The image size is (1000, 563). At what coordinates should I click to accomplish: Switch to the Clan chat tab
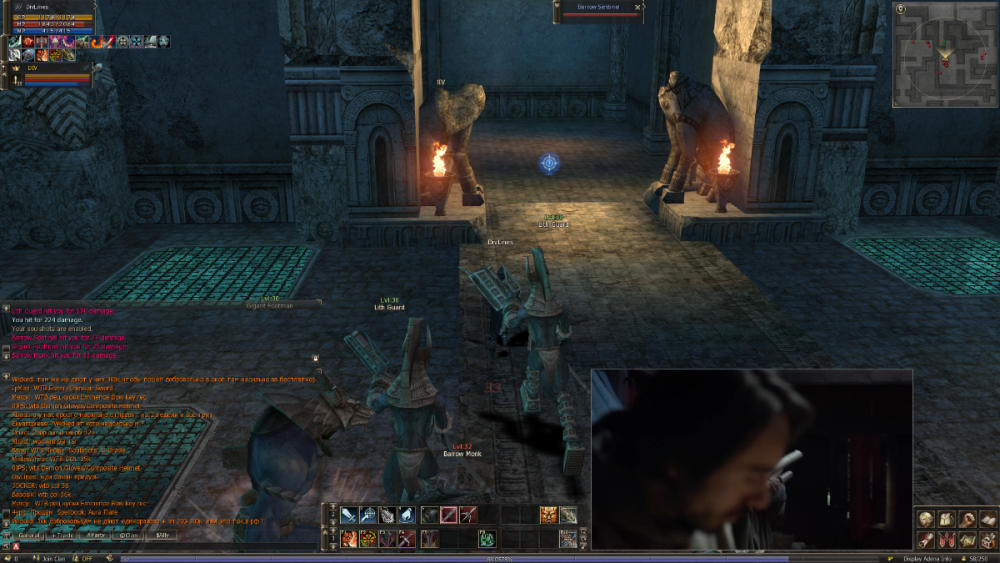click(128, 536)
